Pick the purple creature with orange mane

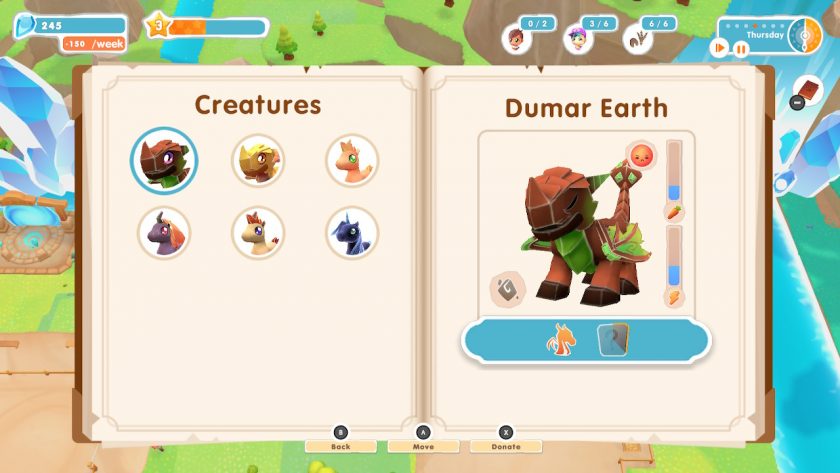[163, 233]
